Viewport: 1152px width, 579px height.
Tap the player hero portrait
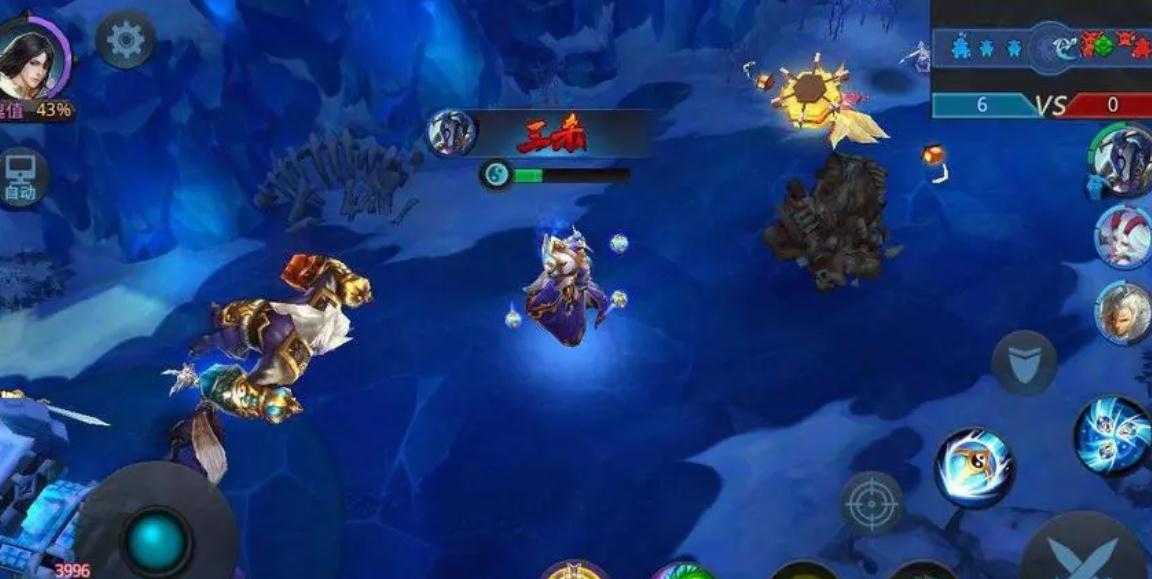click(32, 59)
